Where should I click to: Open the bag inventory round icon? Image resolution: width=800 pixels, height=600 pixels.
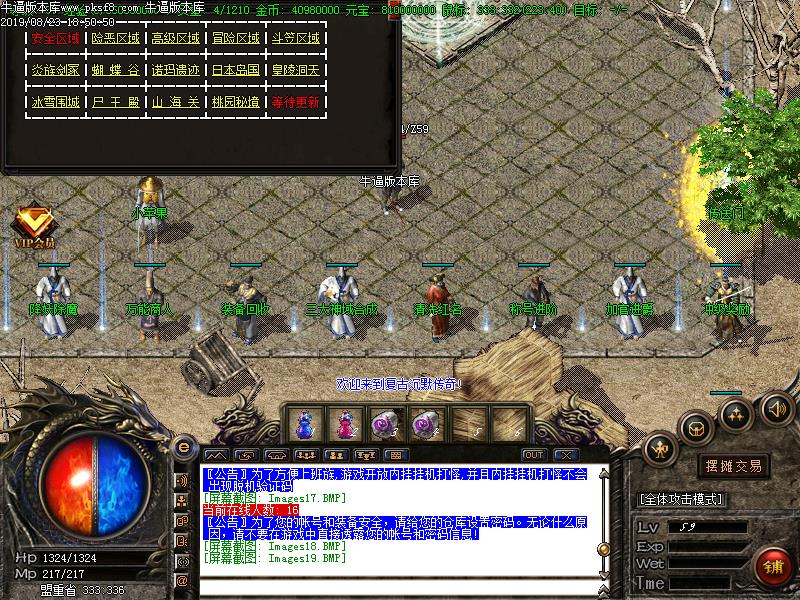tap(696, 428)
